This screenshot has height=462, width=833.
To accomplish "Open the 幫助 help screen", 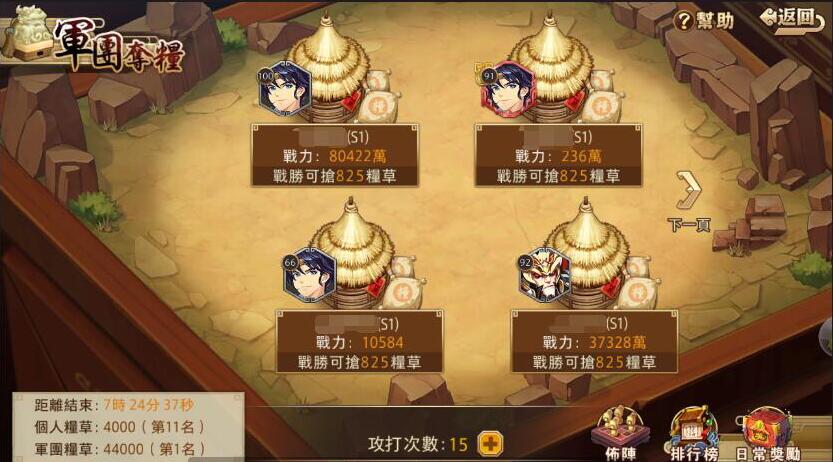I will click(705, 20).
